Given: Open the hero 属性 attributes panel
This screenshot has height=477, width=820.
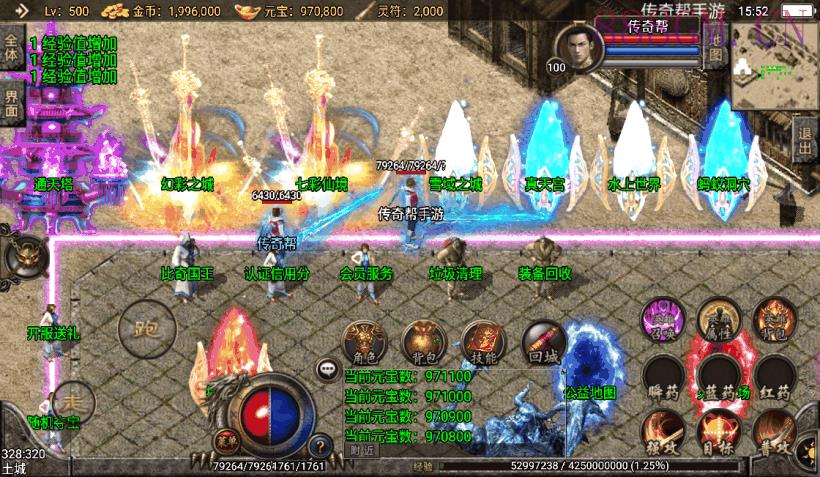Looking at the screenshot, I should tap(718, 319).
